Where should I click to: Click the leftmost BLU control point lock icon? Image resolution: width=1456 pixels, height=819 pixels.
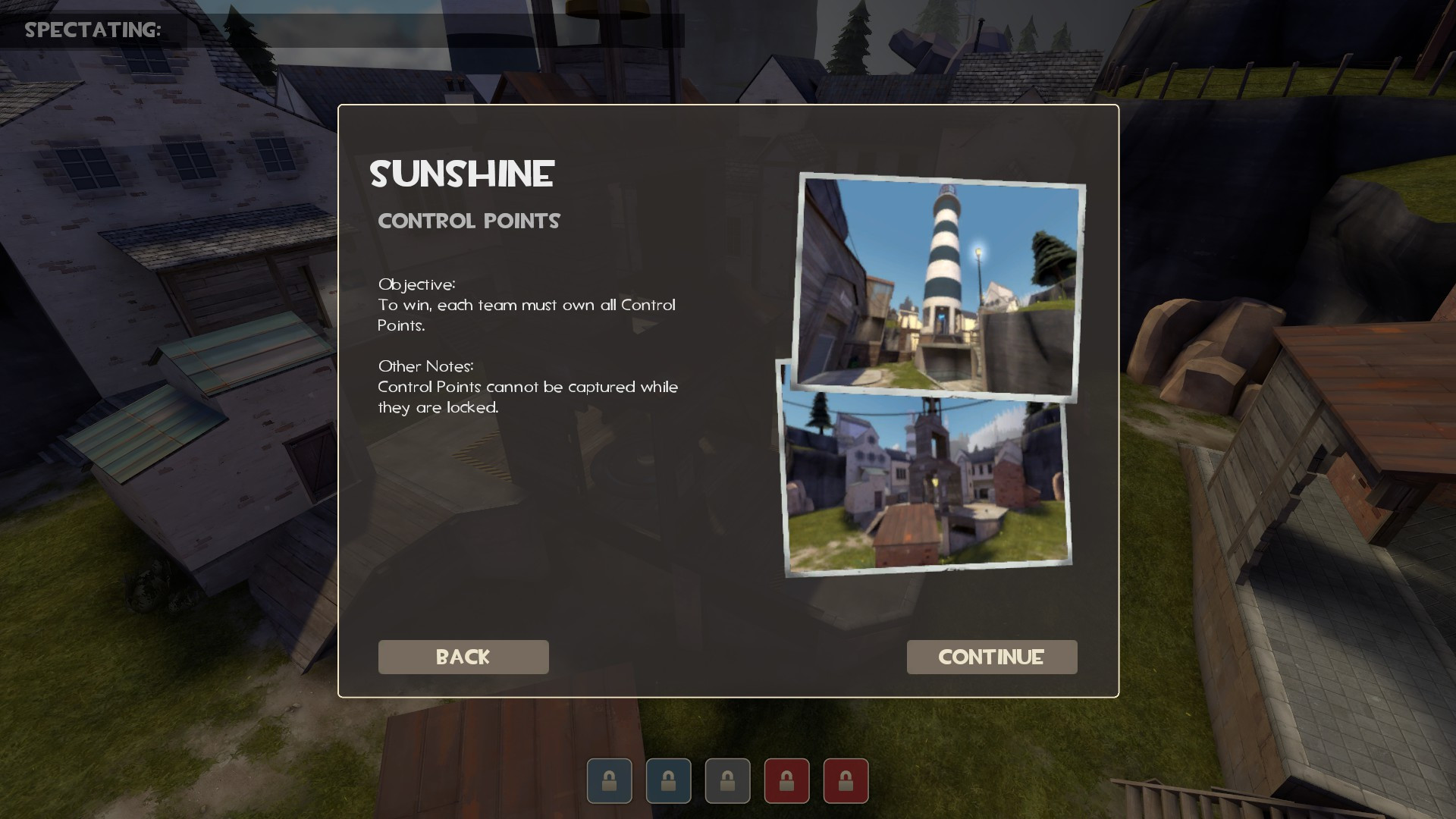point(609,780)
